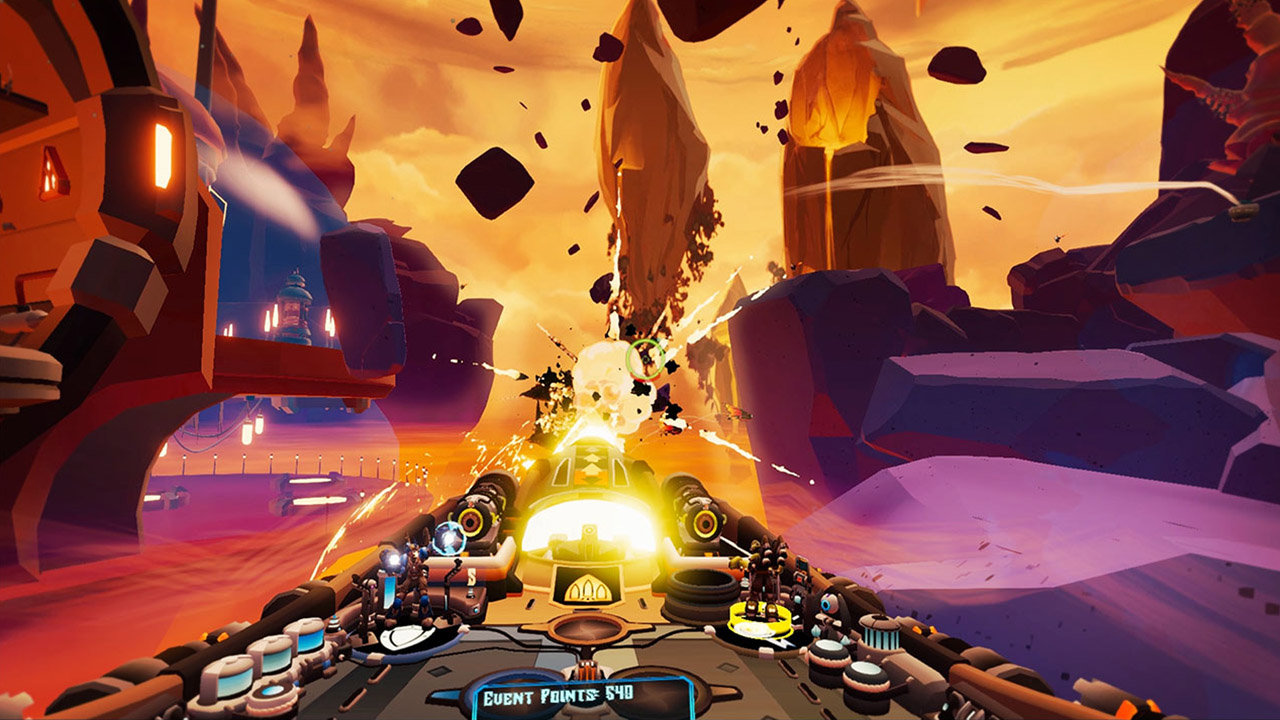Screen dimensions: 1280x720
Task: Open the central oval dashboard compartment
Action: tap(586, 631)
